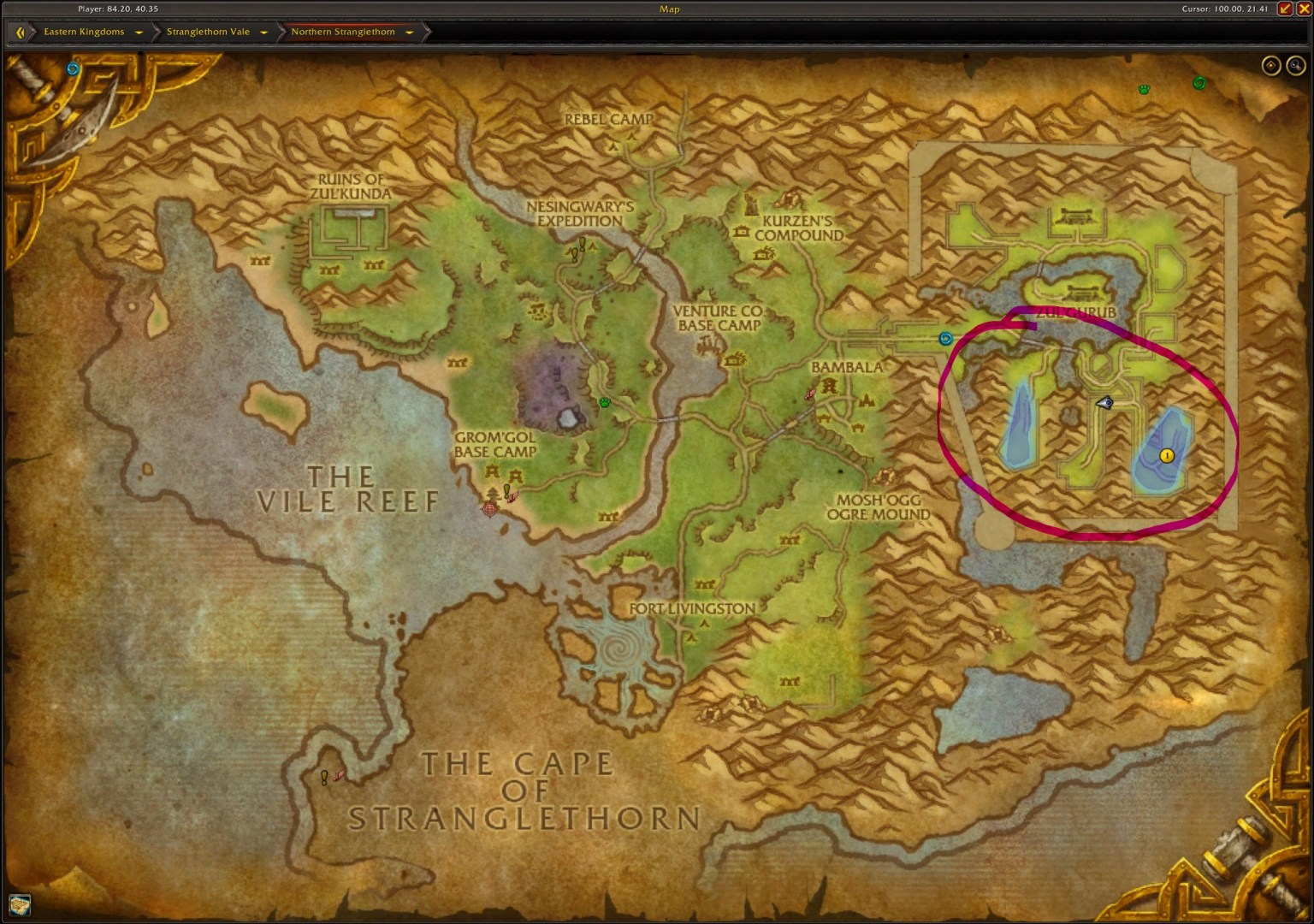Click the paw print icon in top-right border

coord(1144,89)
